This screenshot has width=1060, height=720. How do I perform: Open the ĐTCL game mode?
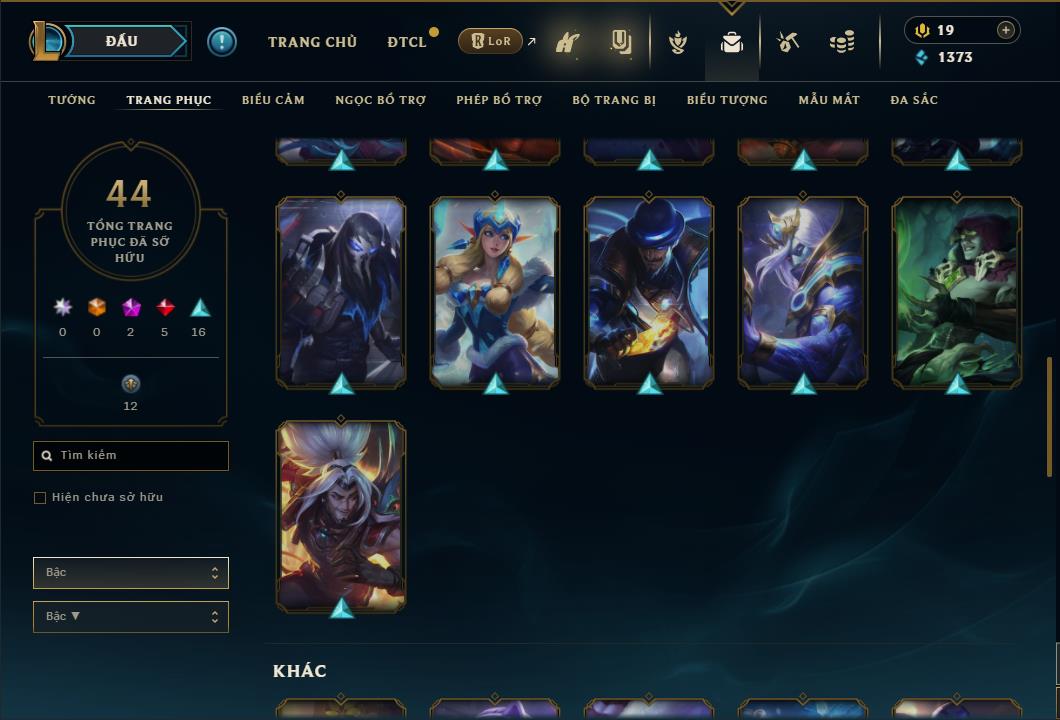coord(407,42)
